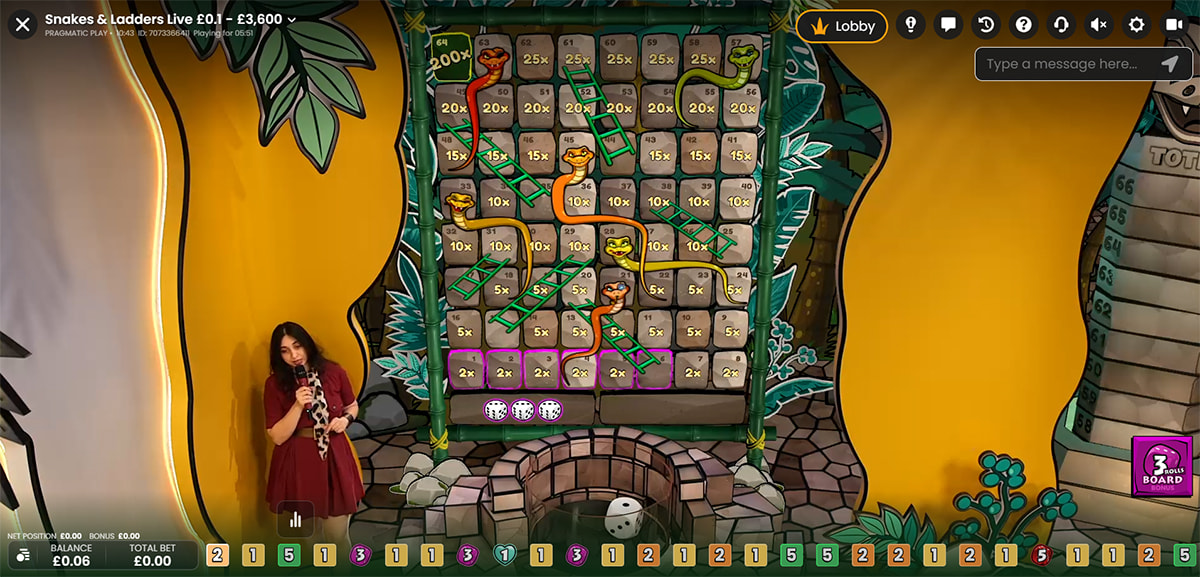Close the game with the X button
Viewport: 1200px width, 577px height.
(23, 24)
